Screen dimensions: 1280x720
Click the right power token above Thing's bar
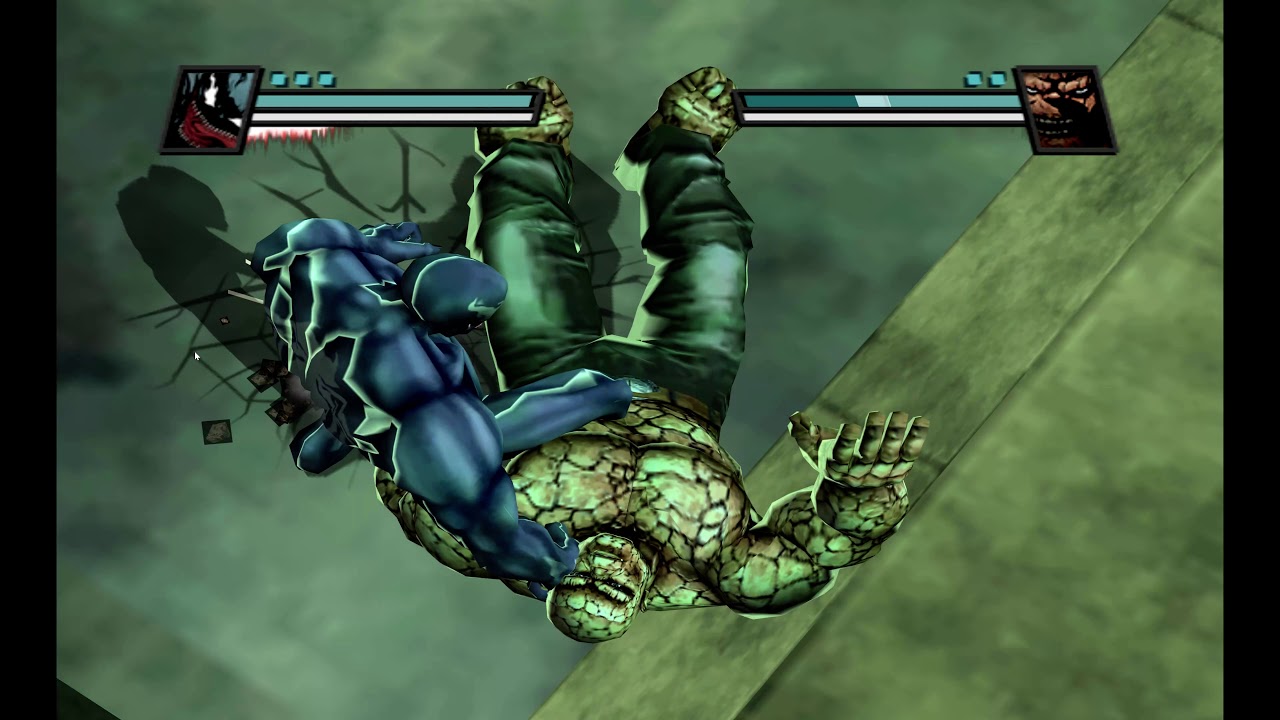pos(997,80)
